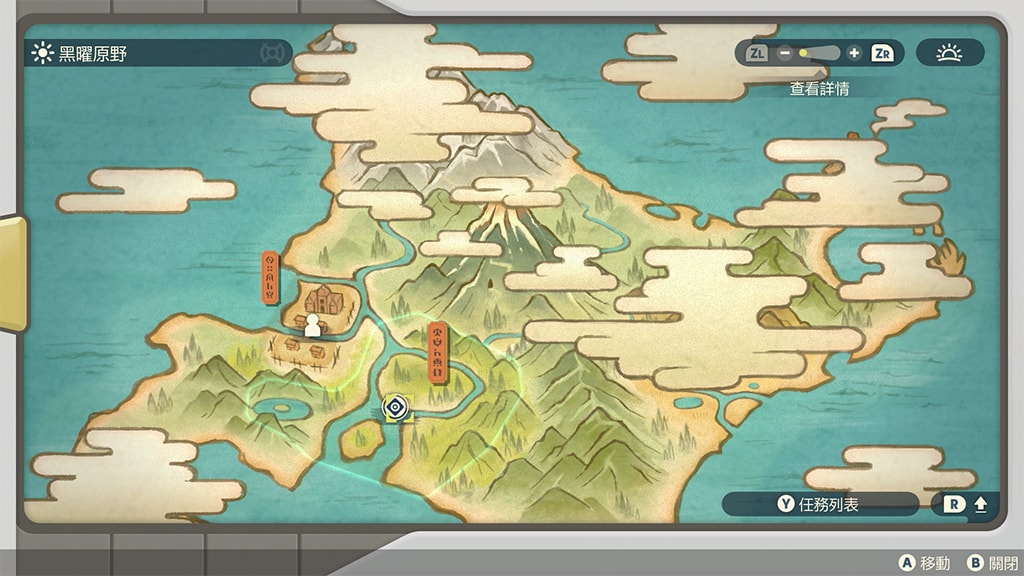
Task: Click the signal icon beside the area name
Action: 271,53
